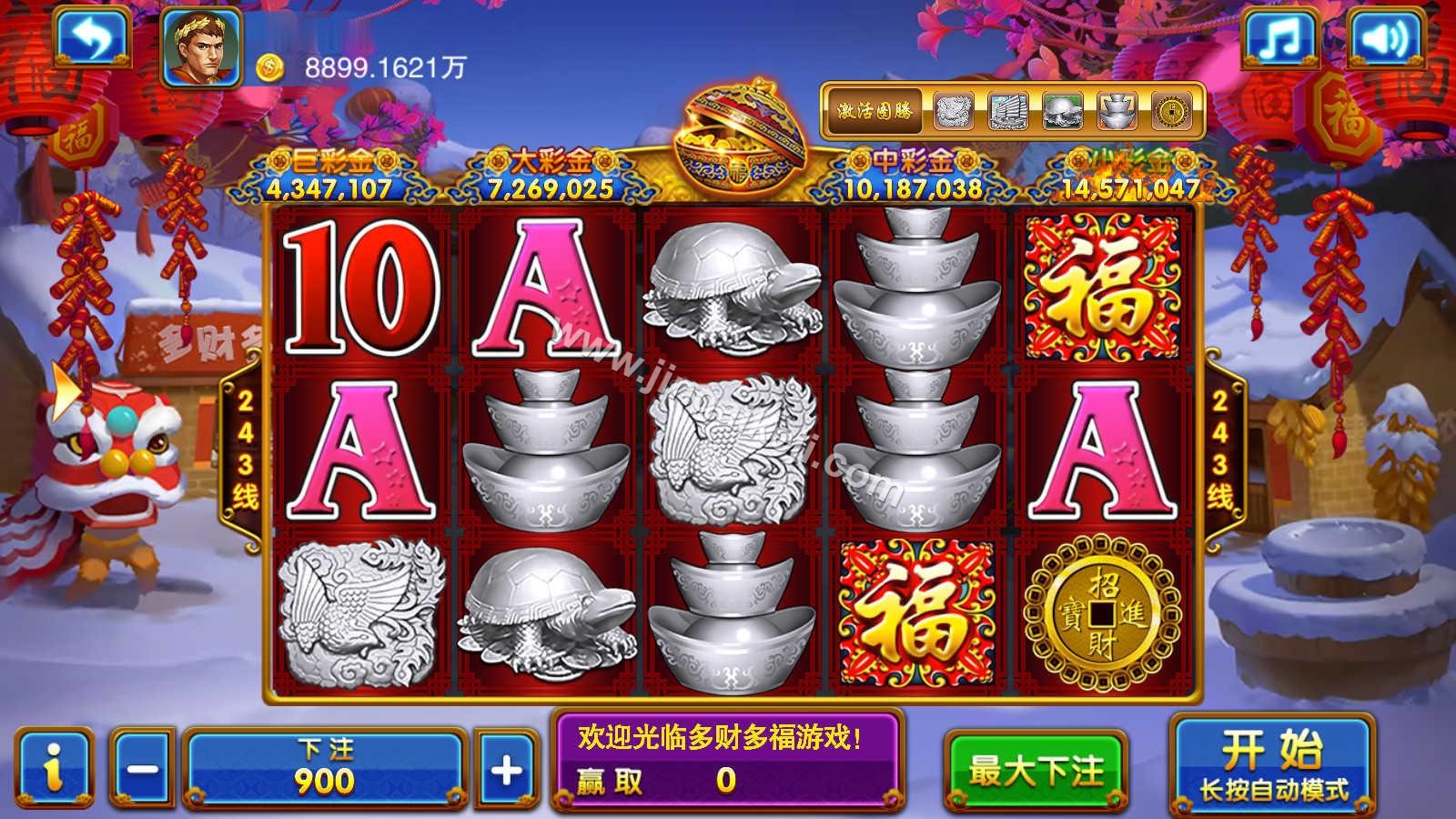
Task: Select the sailboat totem icon
Action: 1007,110
